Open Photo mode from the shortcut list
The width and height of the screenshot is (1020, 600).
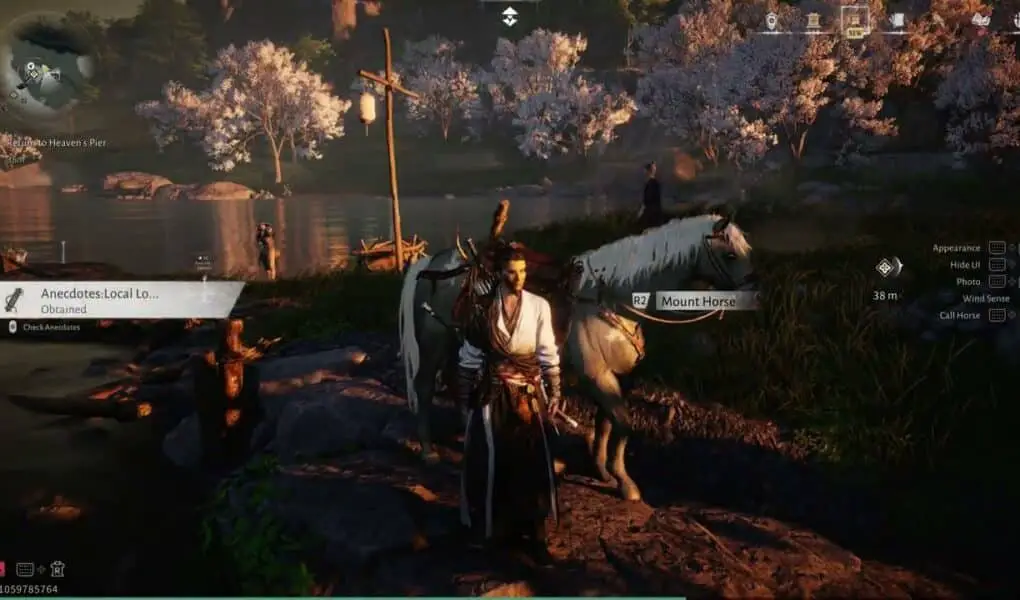968,282
